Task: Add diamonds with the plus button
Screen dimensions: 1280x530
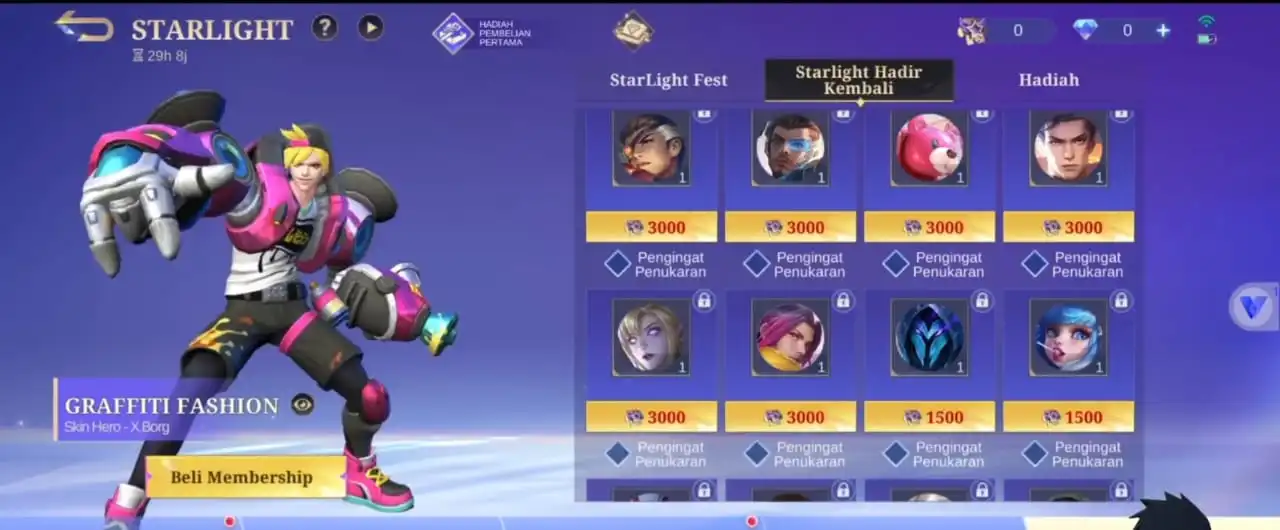Action: (x=1163, y=30)
